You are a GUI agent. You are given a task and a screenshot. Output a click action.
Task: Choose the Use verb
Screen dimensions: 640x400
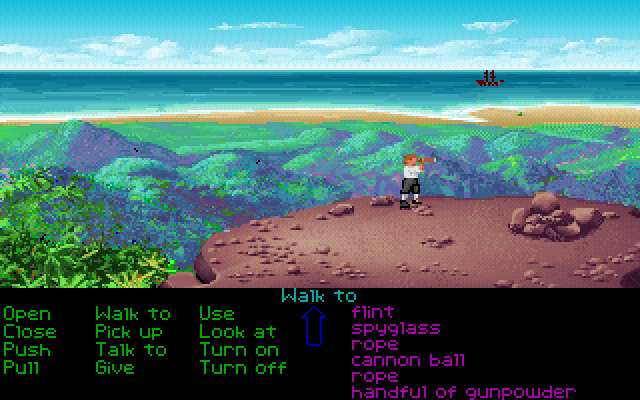coord(217,314)
